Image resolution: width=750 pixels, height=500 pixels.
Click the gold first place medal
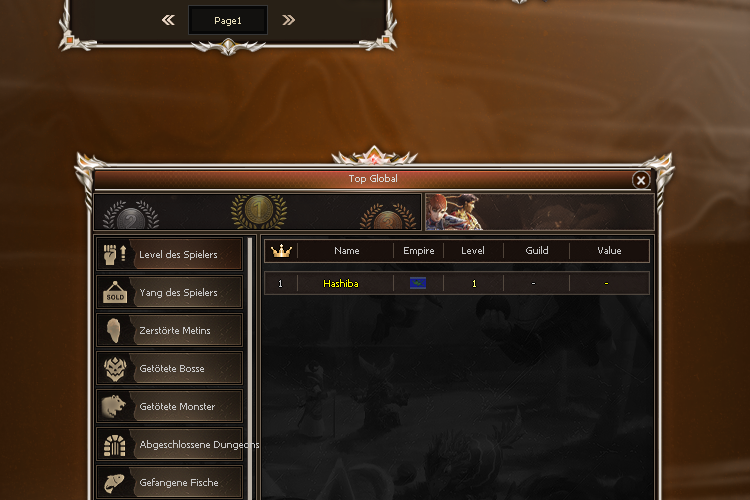tap(258, 210)
